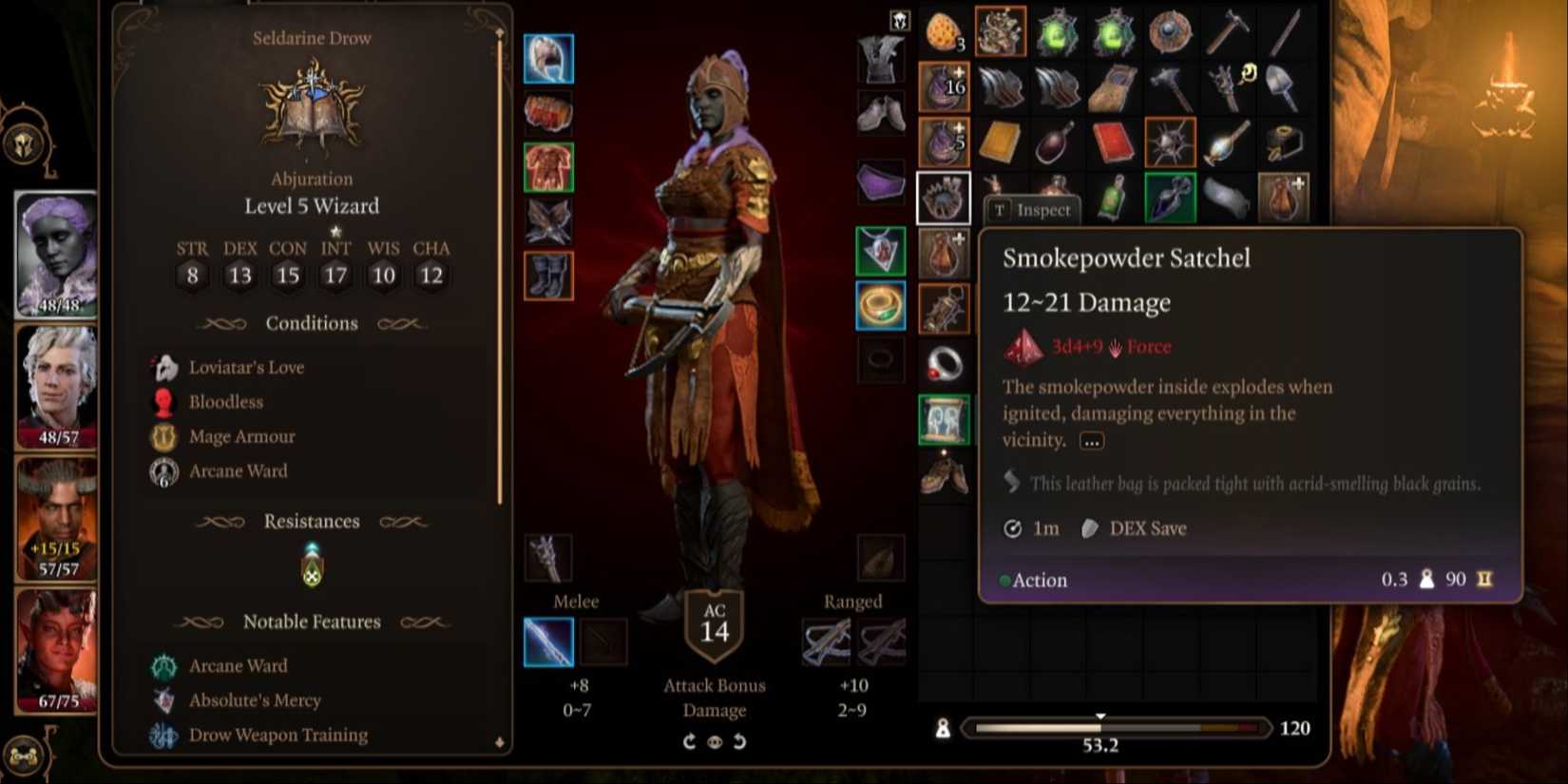
Task: Select the Smokepowder Satchel in the inventory grid
Action: coord(944,198)
